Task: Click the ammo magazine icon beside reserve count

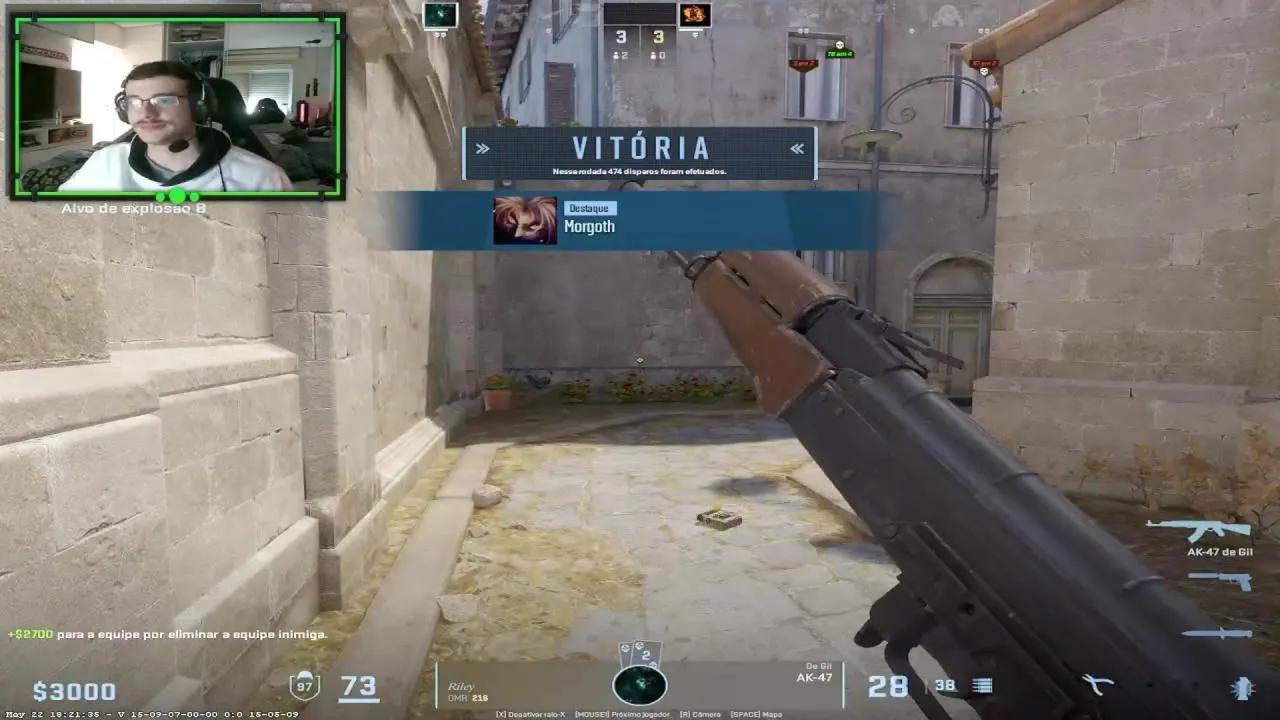Action: 980,684
